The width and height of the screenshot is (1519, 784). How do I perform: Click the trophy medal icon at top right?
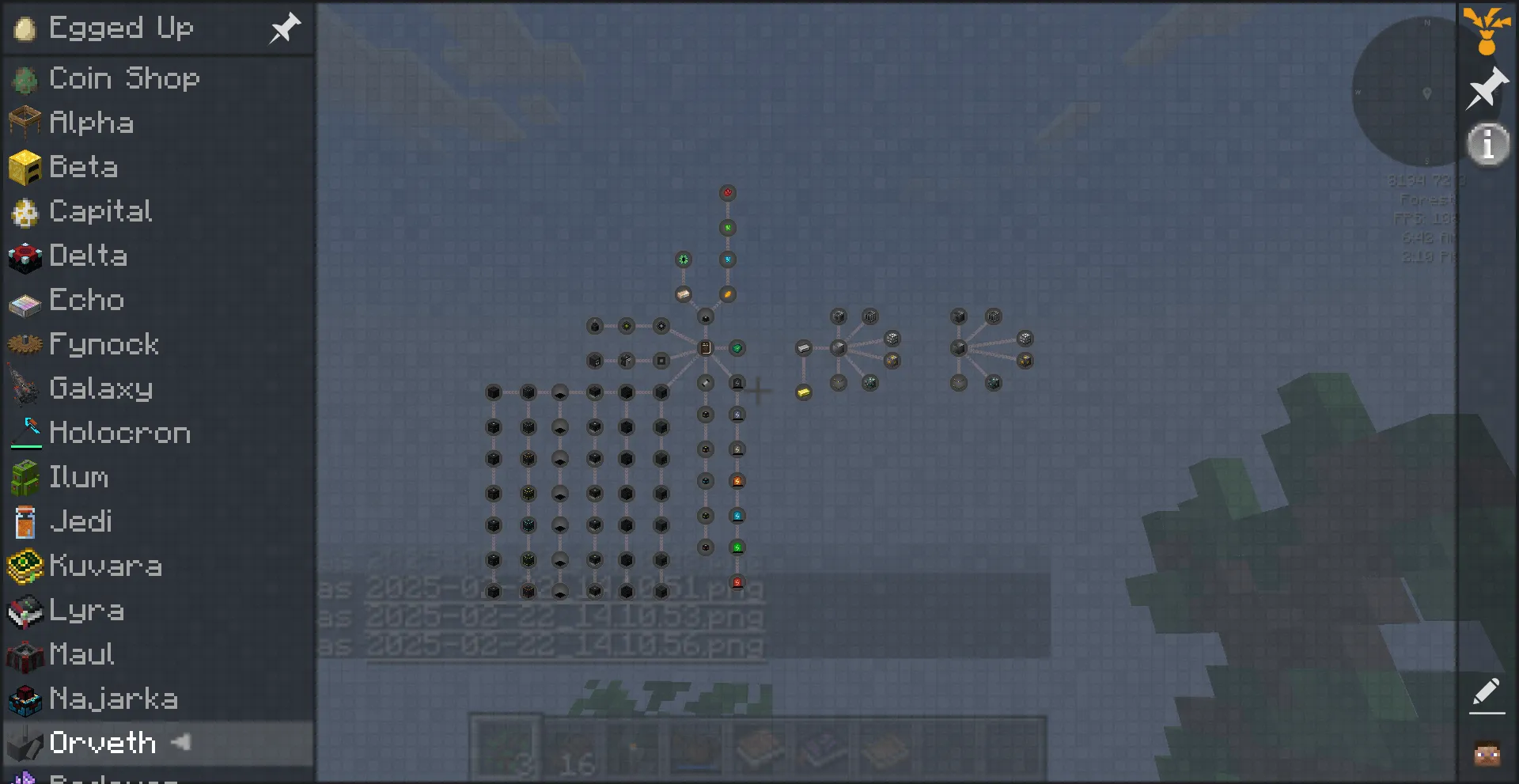pyautogui.click(x=1487, y=28)
